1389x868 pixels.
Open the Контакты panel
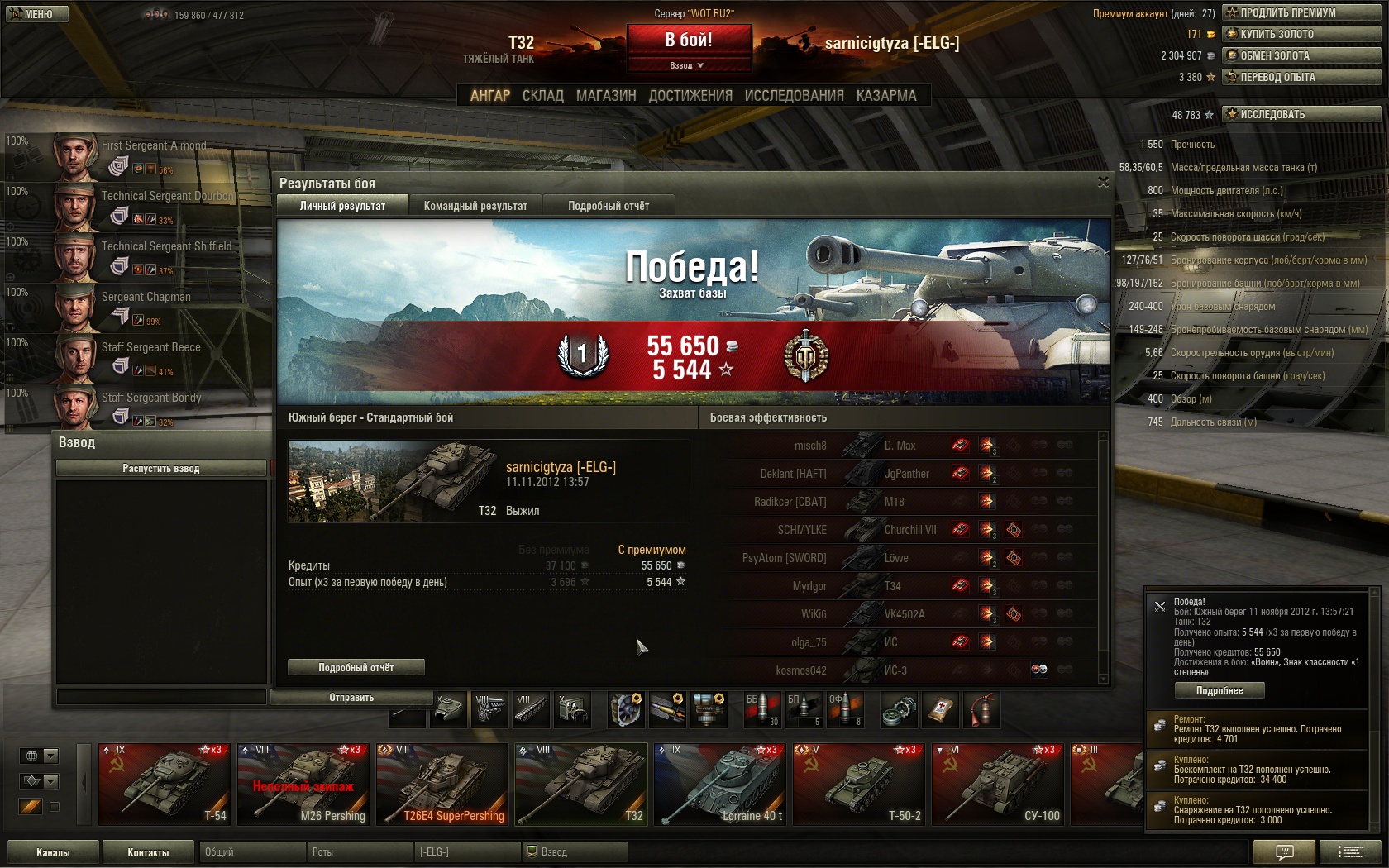coord(148,852)
